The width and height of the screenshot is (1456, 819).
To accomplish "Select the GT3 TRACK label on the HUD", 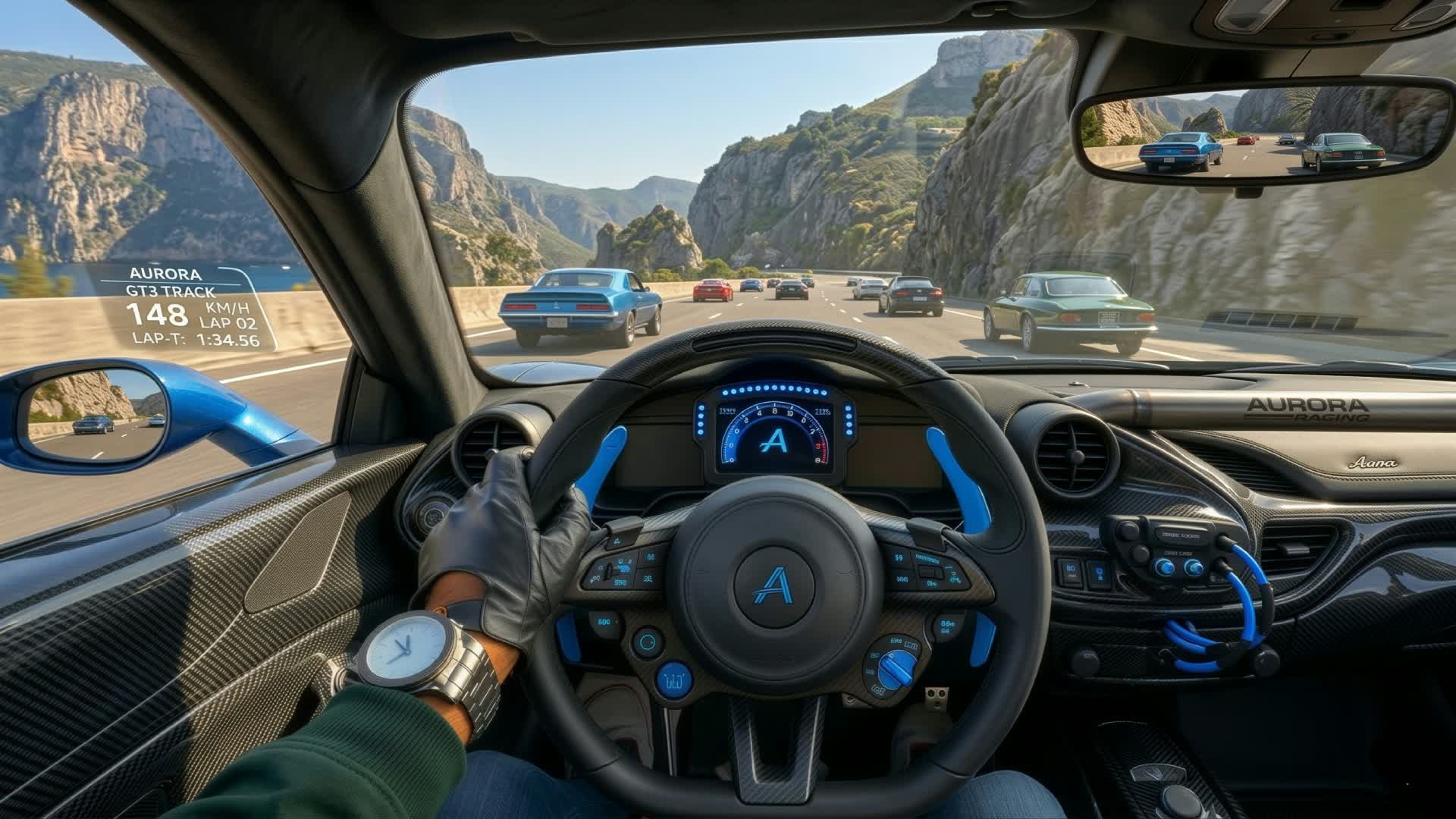I will [171, 290].
